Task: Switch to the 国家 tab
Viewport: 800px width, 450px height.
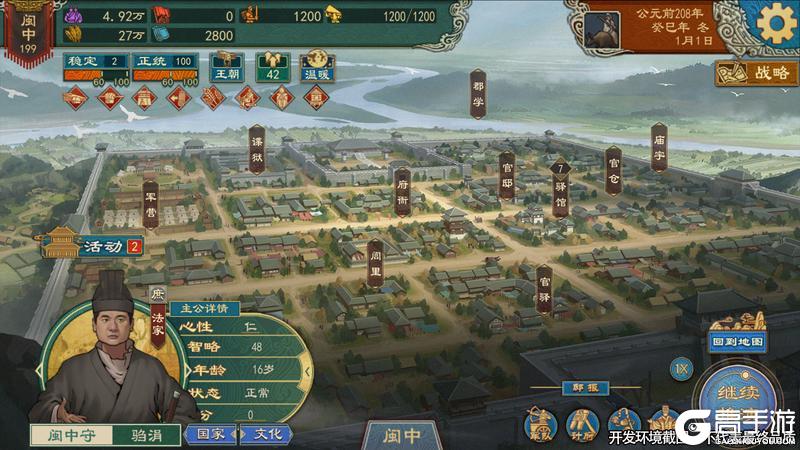Action: tap(211, 434)
